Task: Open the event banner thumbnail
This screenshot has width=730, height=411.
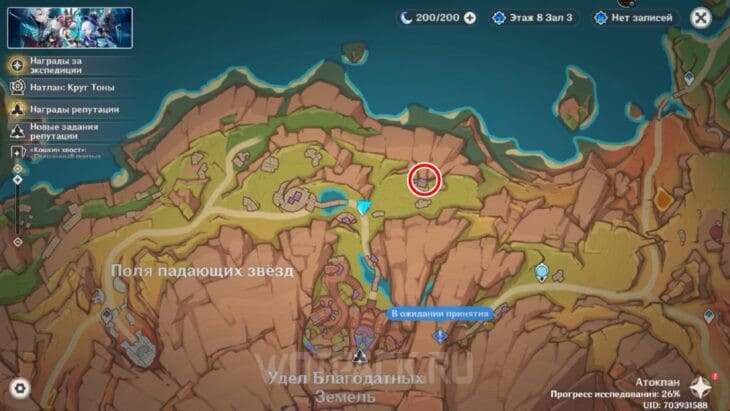Action: pos(56,28)
